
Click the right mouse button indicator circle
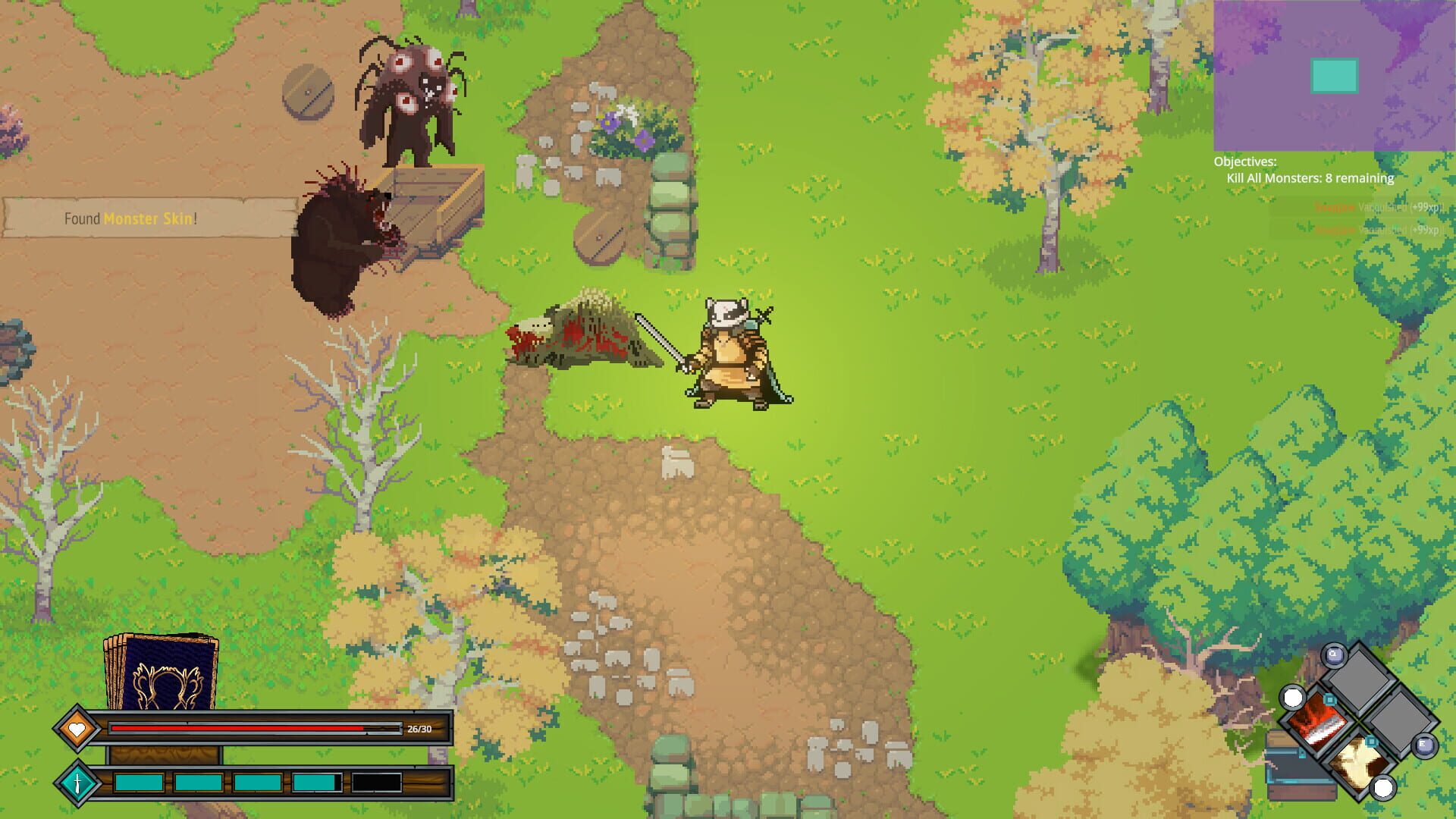(x=1382, y=789)
